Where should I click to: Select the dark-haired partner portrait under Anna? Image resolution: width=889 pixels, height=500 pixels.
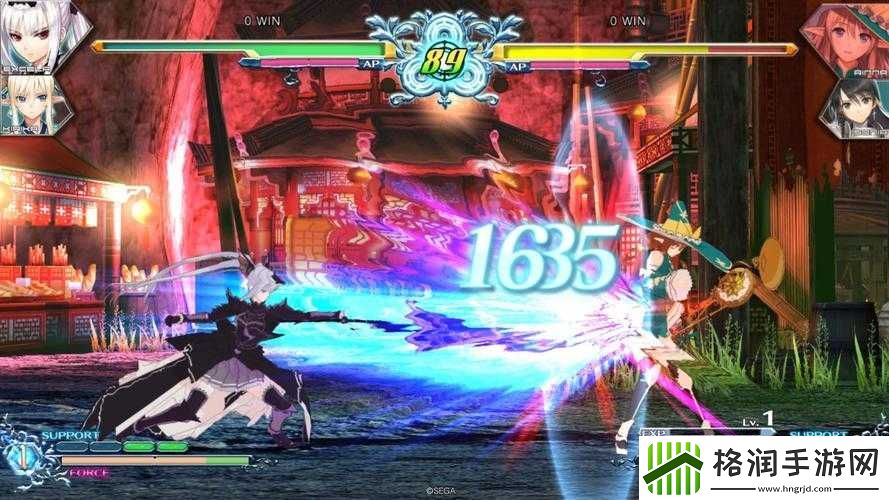(855, 107)
